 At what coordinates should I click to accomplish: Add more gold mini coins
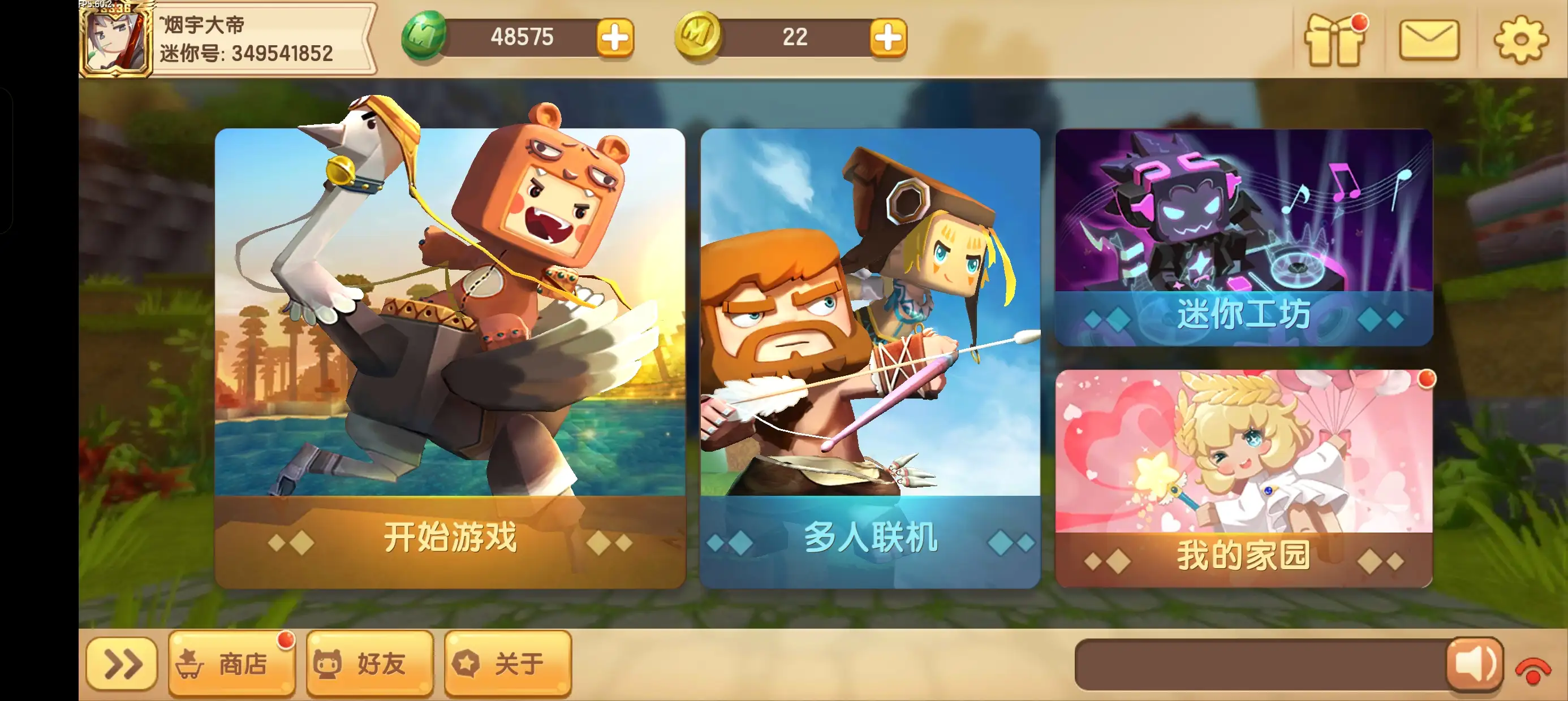click(888, 38)
